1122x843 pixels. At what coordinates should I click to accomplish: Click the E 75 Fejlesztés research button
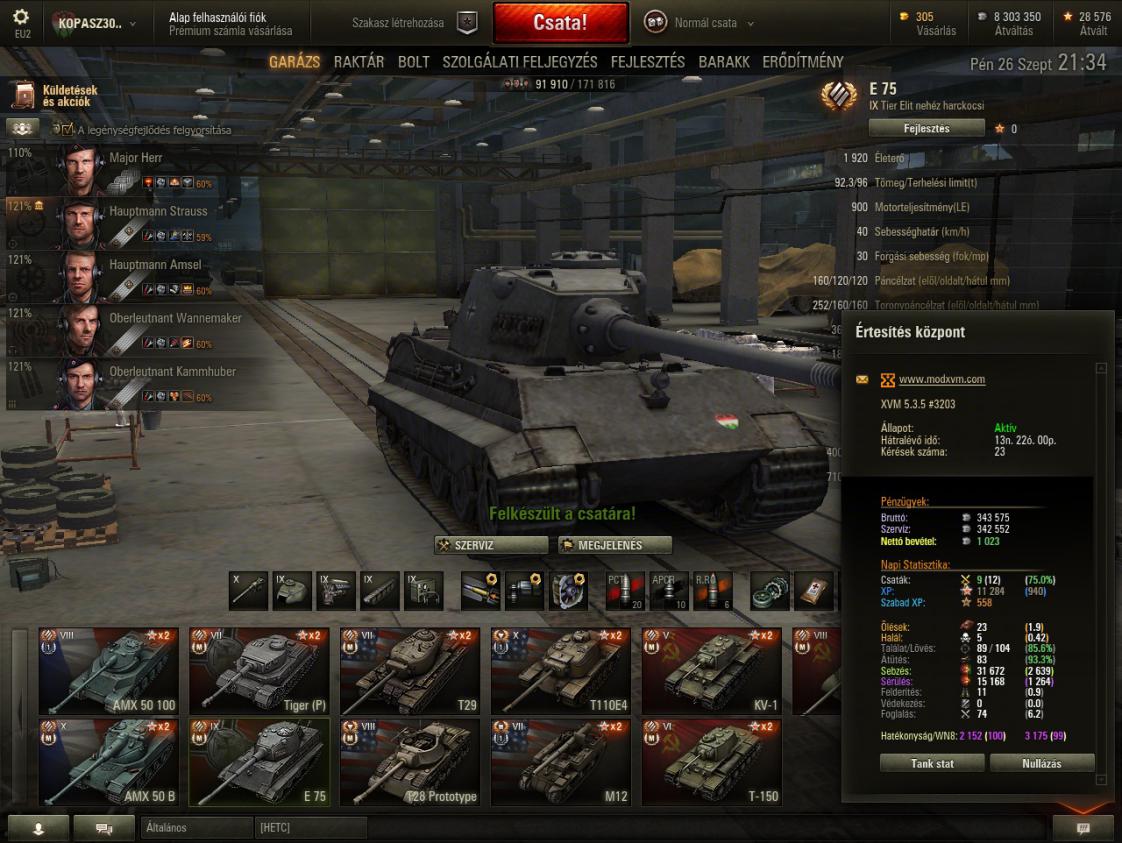[926, 128]
